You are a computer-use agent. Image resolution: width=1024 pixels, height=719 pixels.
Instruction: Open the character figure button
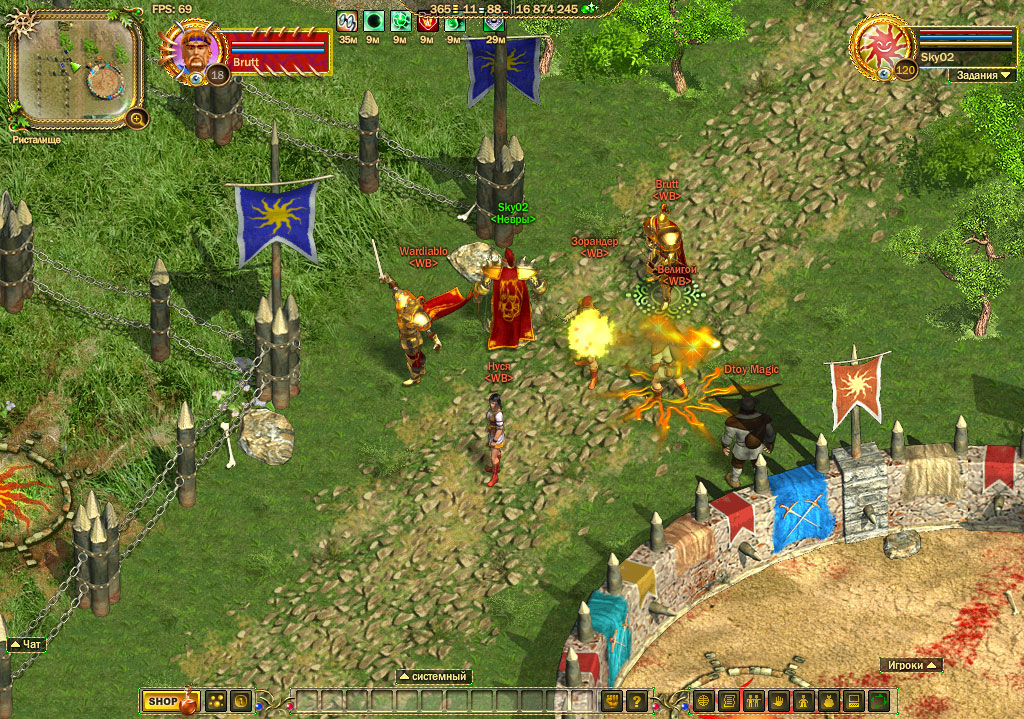(803, 702)
